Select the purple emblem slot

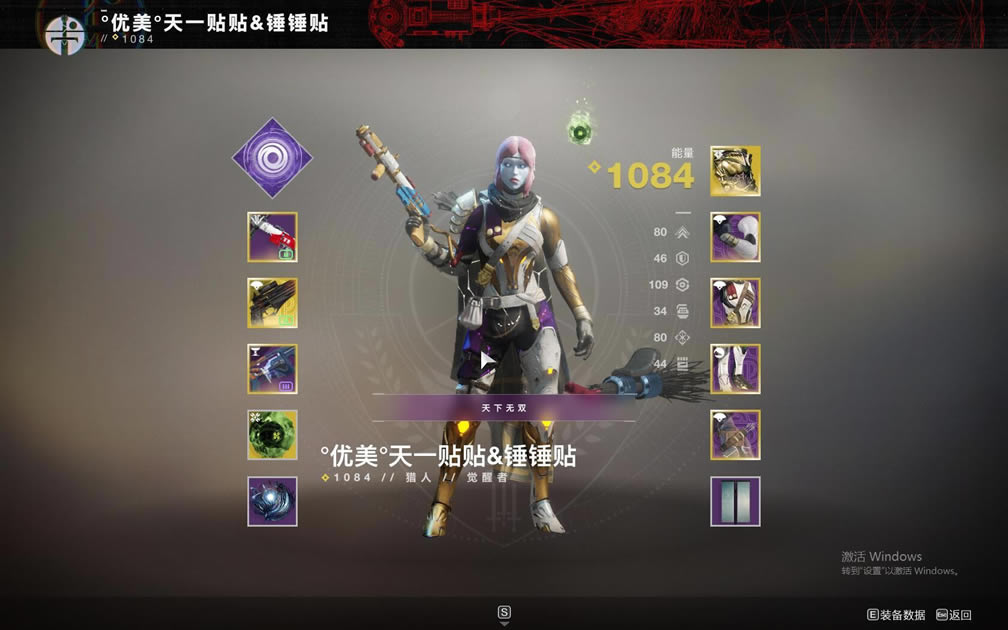tap(735, 501)
